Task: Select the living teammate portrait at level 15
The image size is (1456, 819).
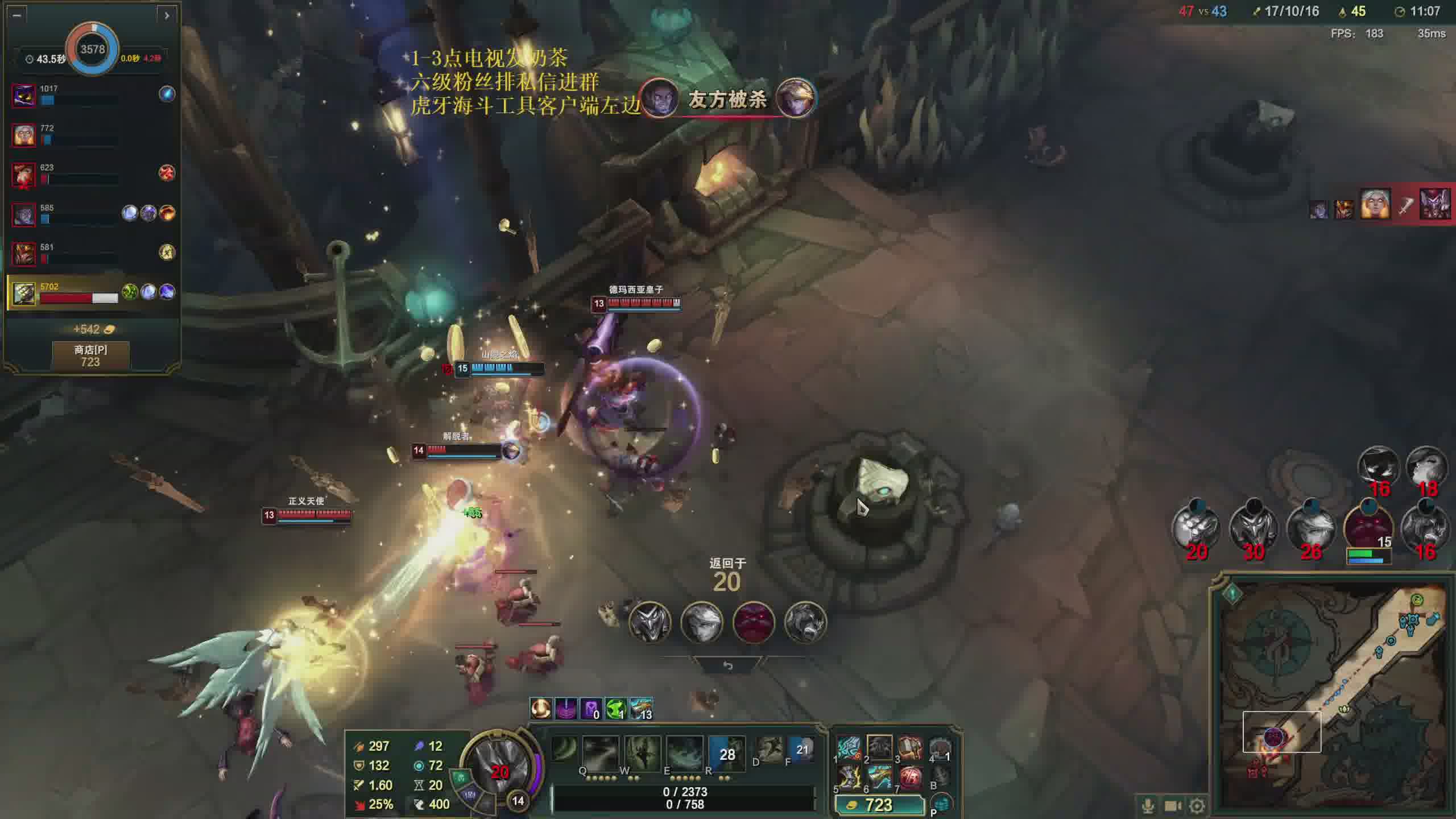Action: [1368, 527]
